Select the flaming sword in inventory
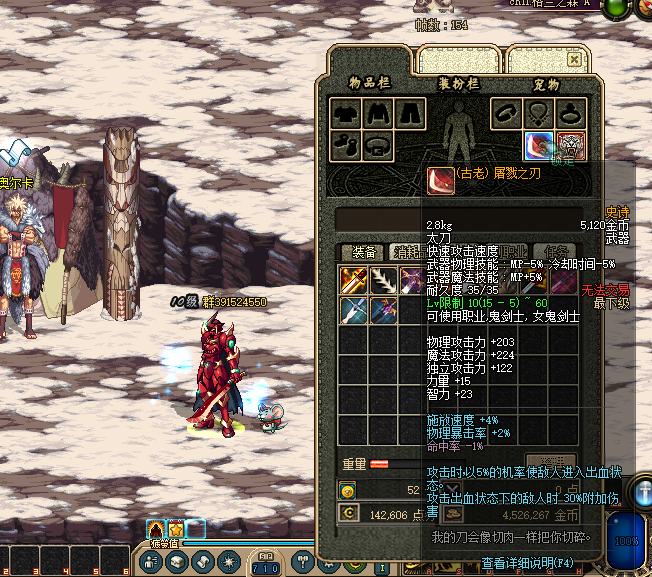The height and width of the screenshot is (577, 652). 354,280
